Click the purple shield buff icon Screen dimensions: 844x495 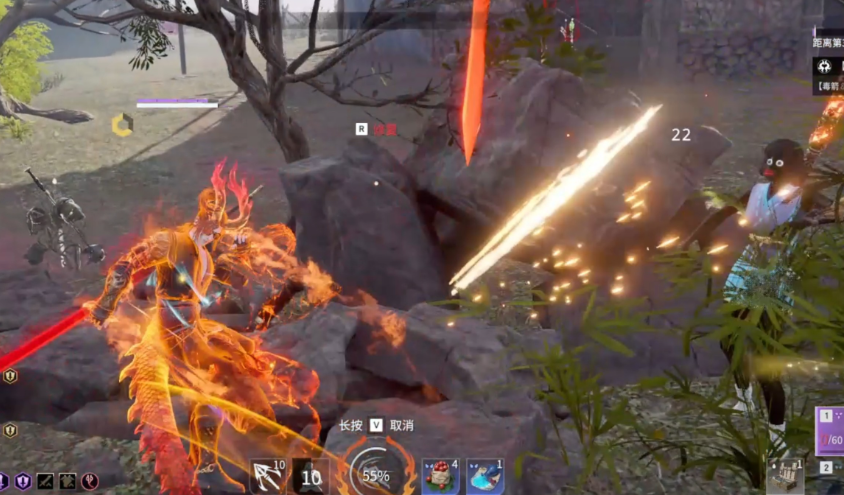[x=24, y=481]
